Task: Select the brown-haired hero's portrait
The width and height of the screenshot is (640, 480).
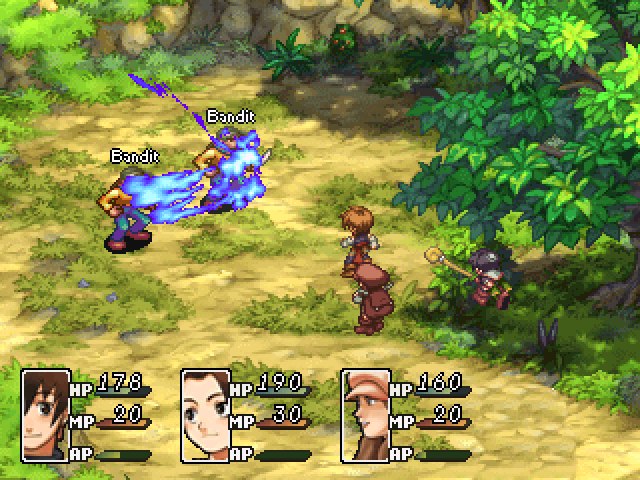Action: tap(45, 401)
